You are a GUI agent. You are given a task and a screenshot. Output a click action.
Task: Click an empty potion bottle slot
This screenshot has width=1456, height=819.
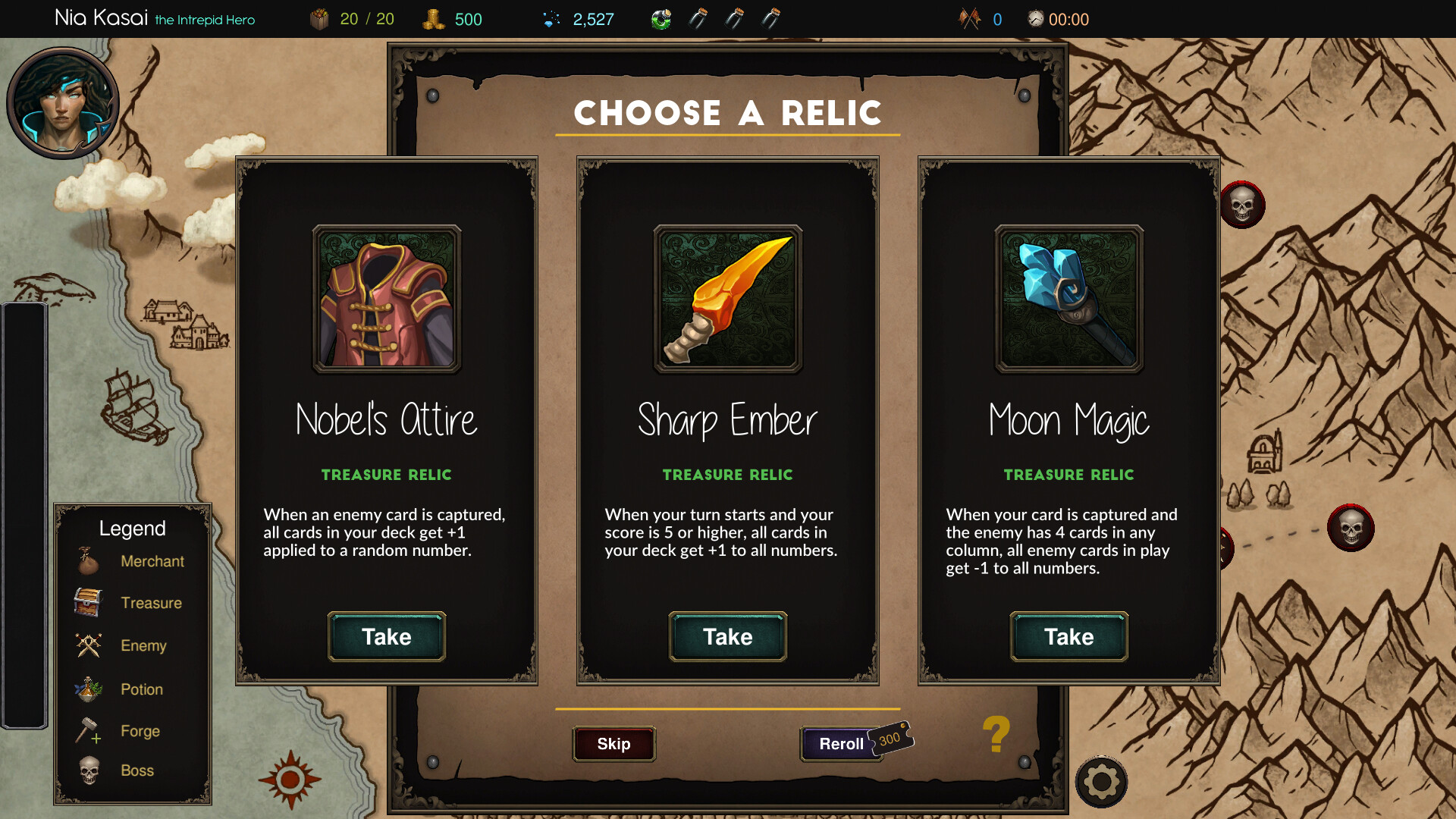[699, 18]
